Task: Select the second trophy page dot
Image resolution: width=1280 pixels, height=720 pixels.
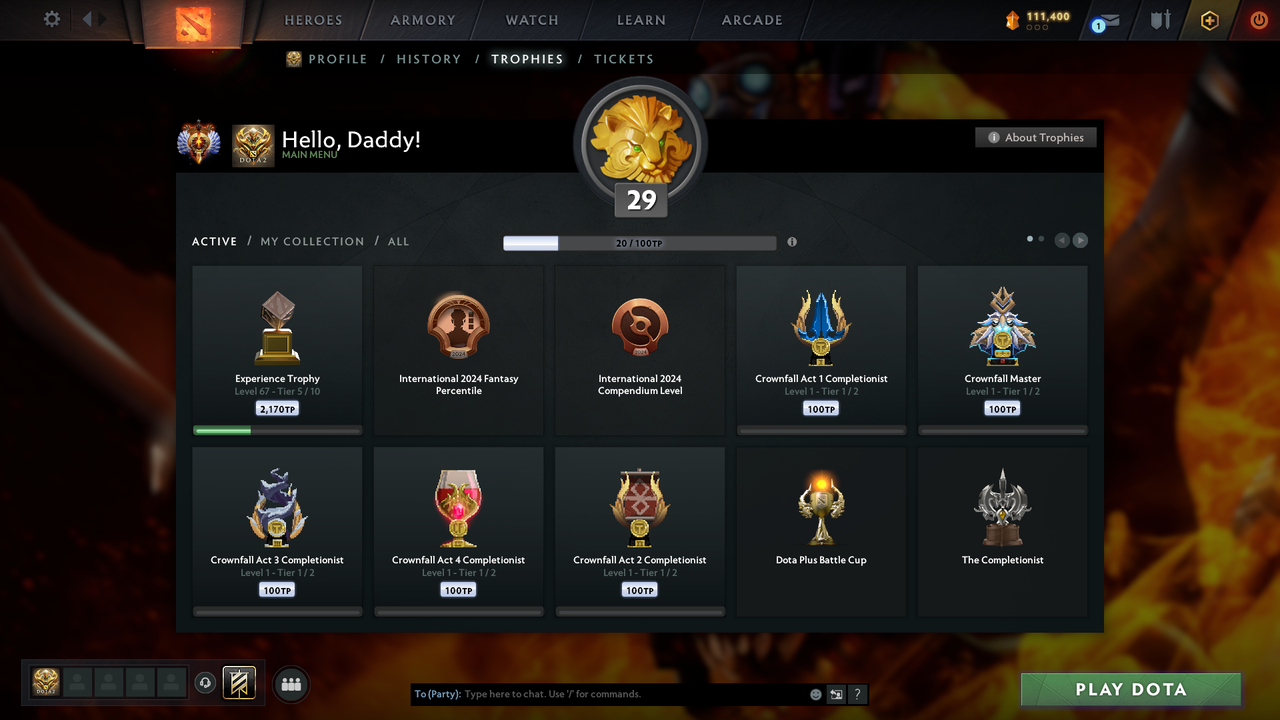Action: 1040,239
